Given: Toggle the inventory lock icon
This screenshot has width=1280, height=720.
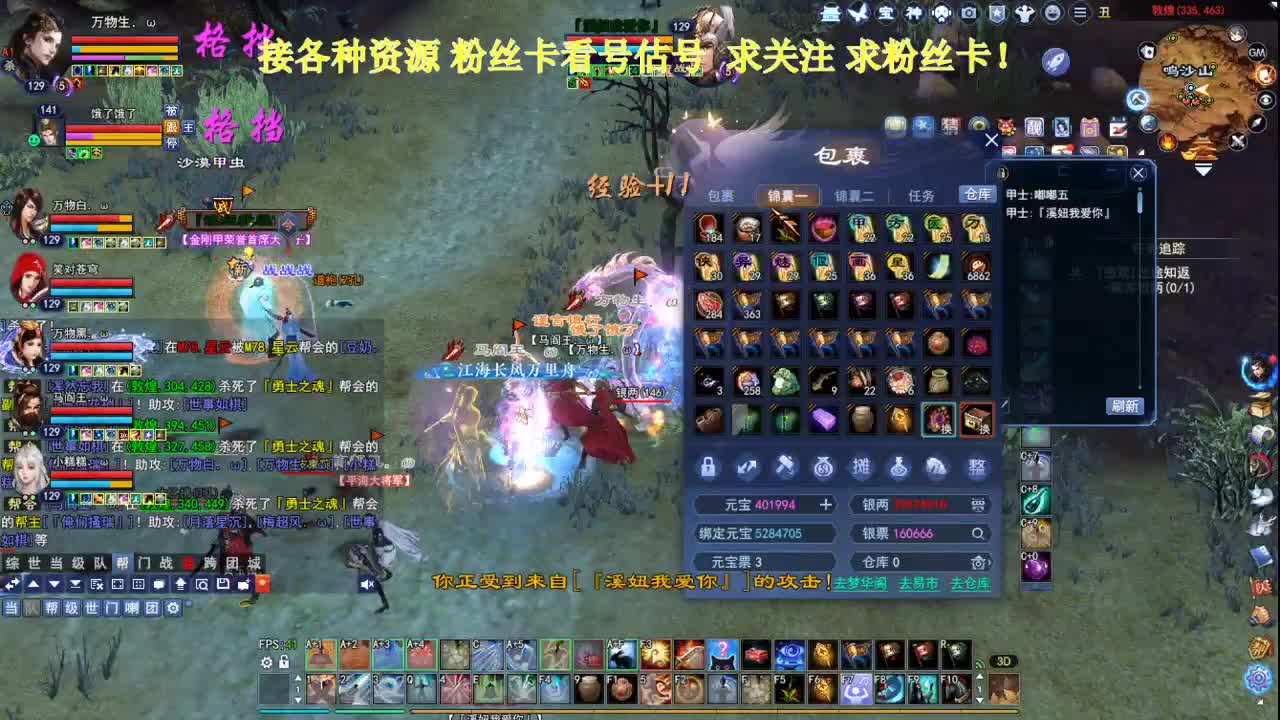Looking at the screenshot, I should [x=708, y=467].
